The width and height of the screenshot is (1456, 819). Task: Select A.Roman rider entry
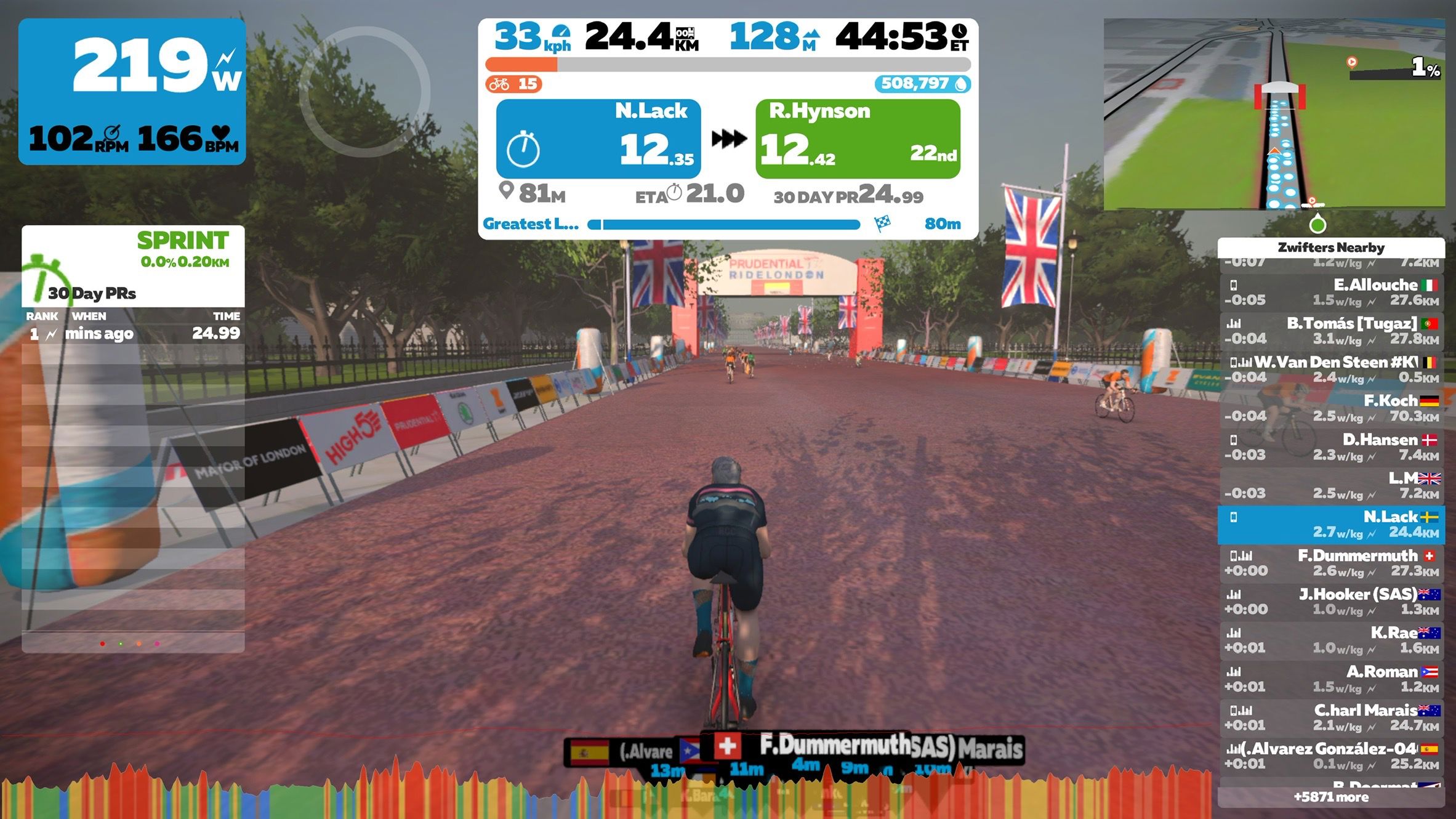pyautogui.click(x=1331, y=679)
